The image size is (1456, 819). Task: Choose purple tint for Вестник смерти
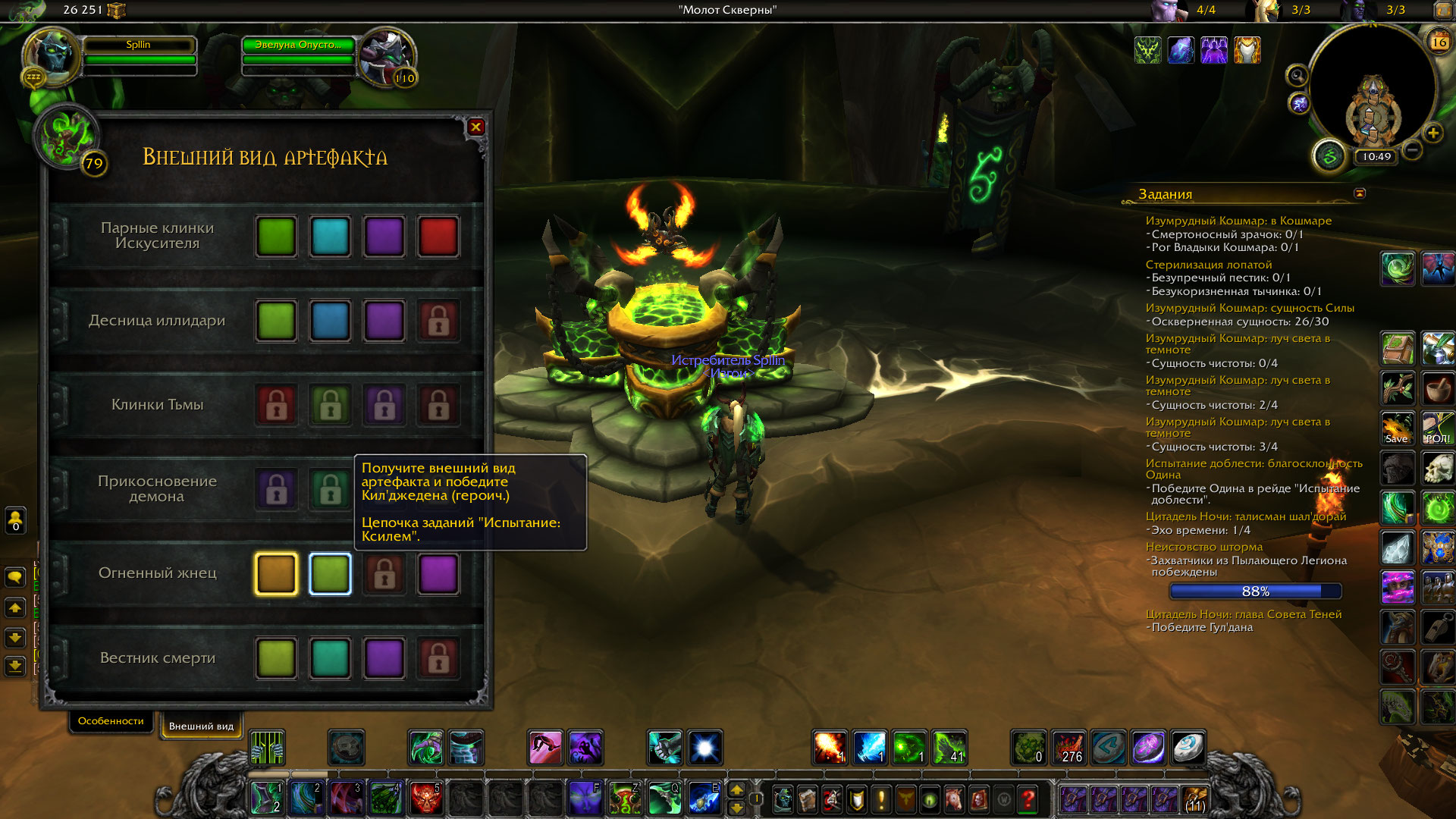click(384, 657)
